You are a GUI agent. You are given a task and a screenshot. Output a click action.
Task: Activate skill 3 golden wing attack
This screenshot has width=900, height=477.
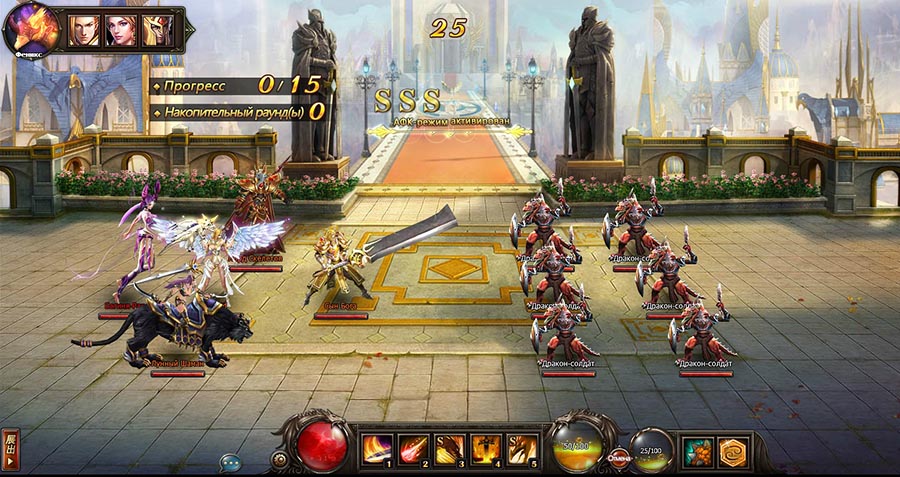449,449
